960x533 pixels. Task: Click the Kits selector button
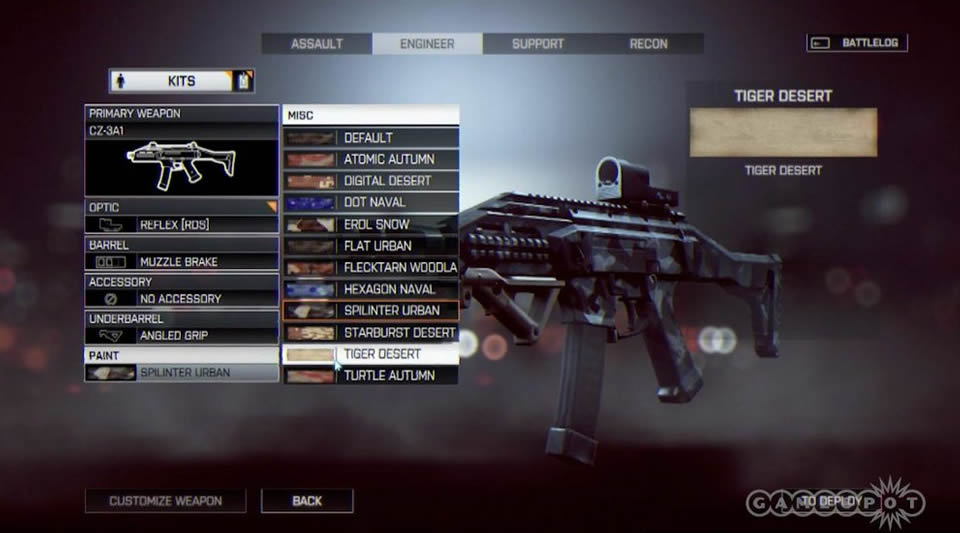pos(181,80)
